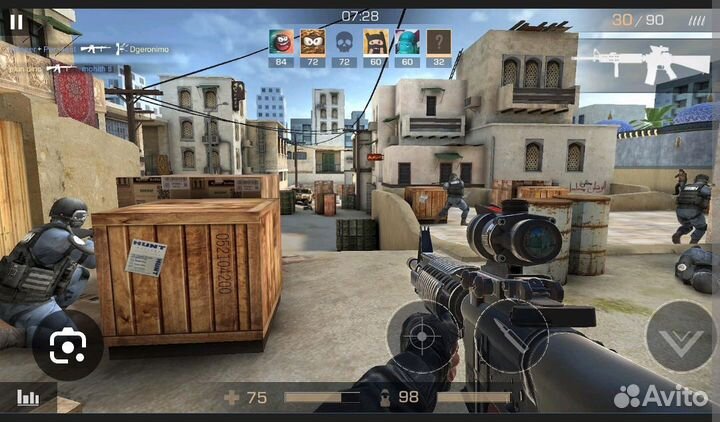Open the scoreboard bar-chart icon
The height and width of the screenshot is (422, 720).
(x=28, y=397)
